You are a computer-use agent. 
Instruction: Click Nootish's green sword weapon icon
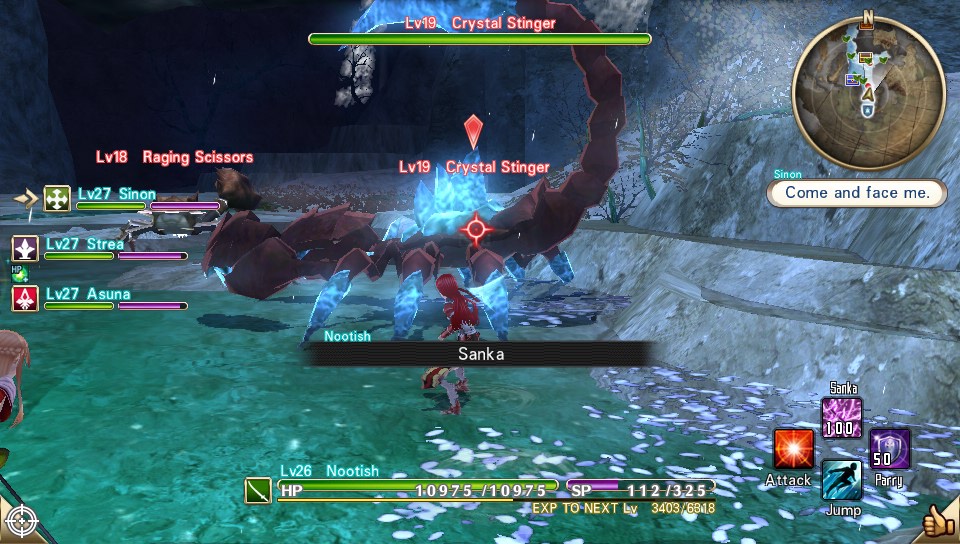pos(259,490)
